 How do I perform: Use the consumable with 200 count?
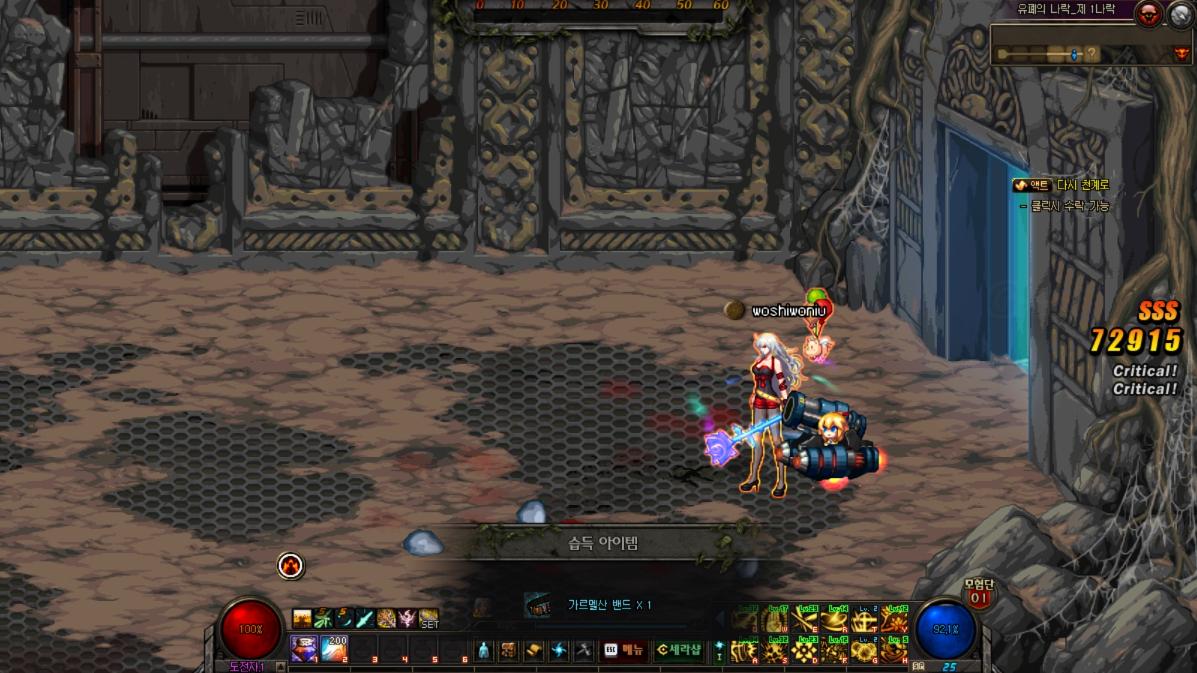click(x=334, y=648)
